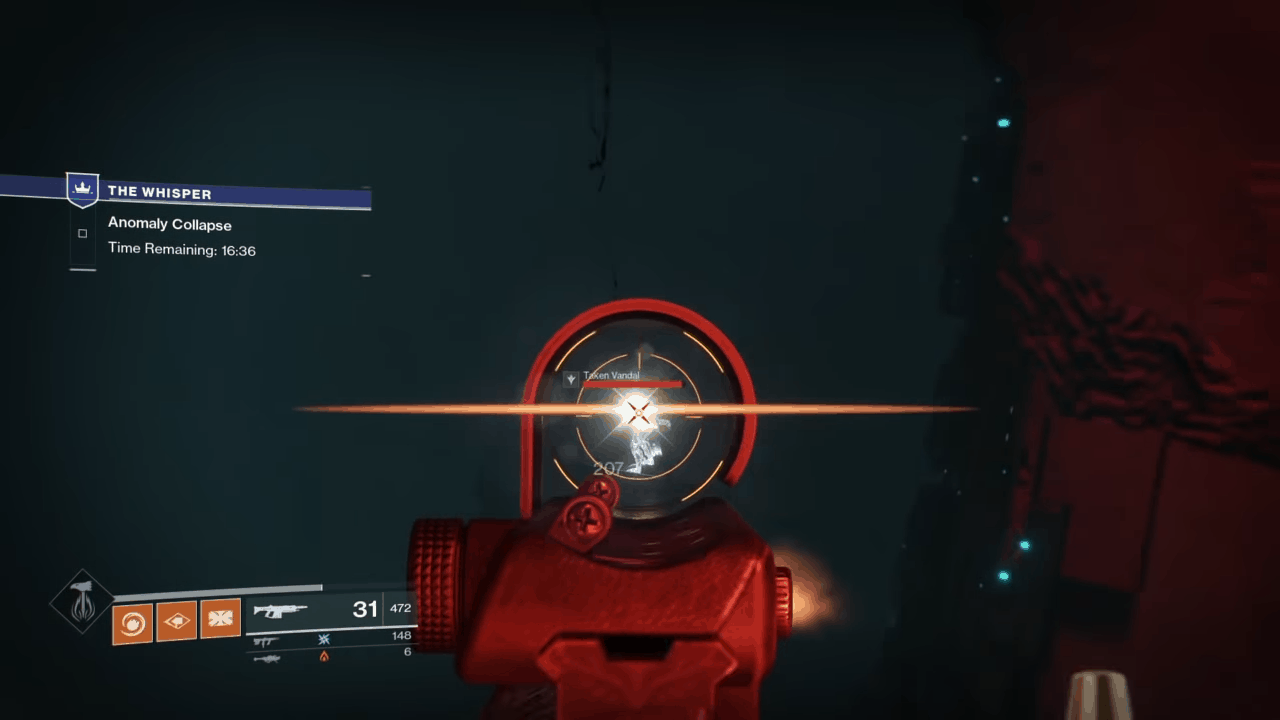Click the reserve ammo counter 472
The height and width of the screenshot is (720, 1280).
tap(400, 608)
